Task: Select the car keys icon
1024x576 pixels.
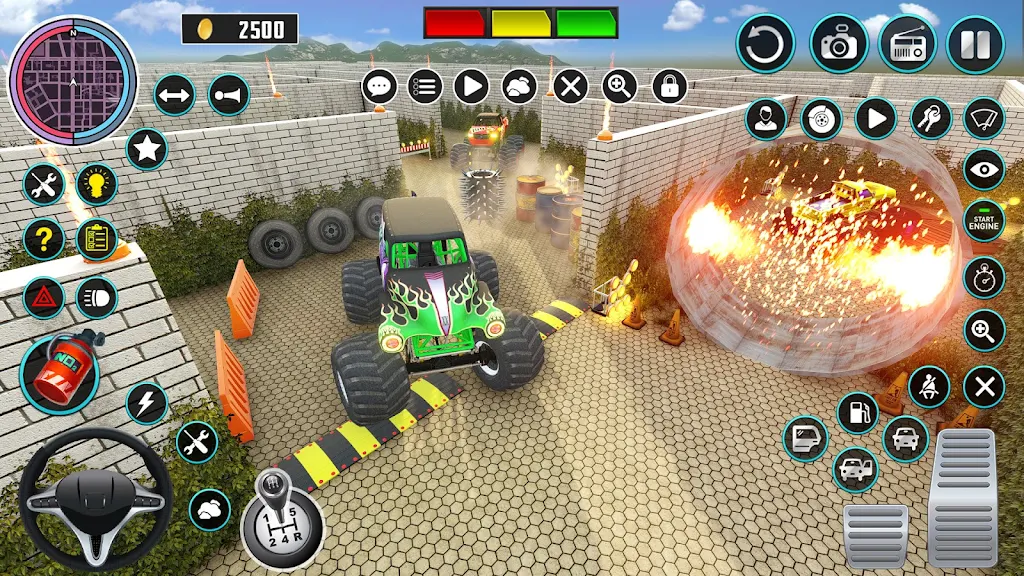Action: coord(931,119)
